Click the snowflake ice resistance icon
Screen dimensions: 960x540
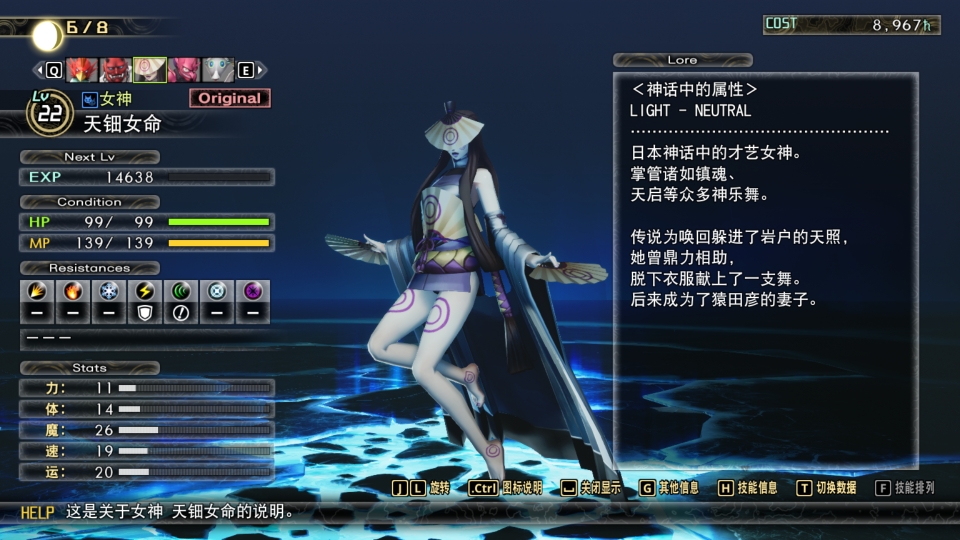[108, 291]
